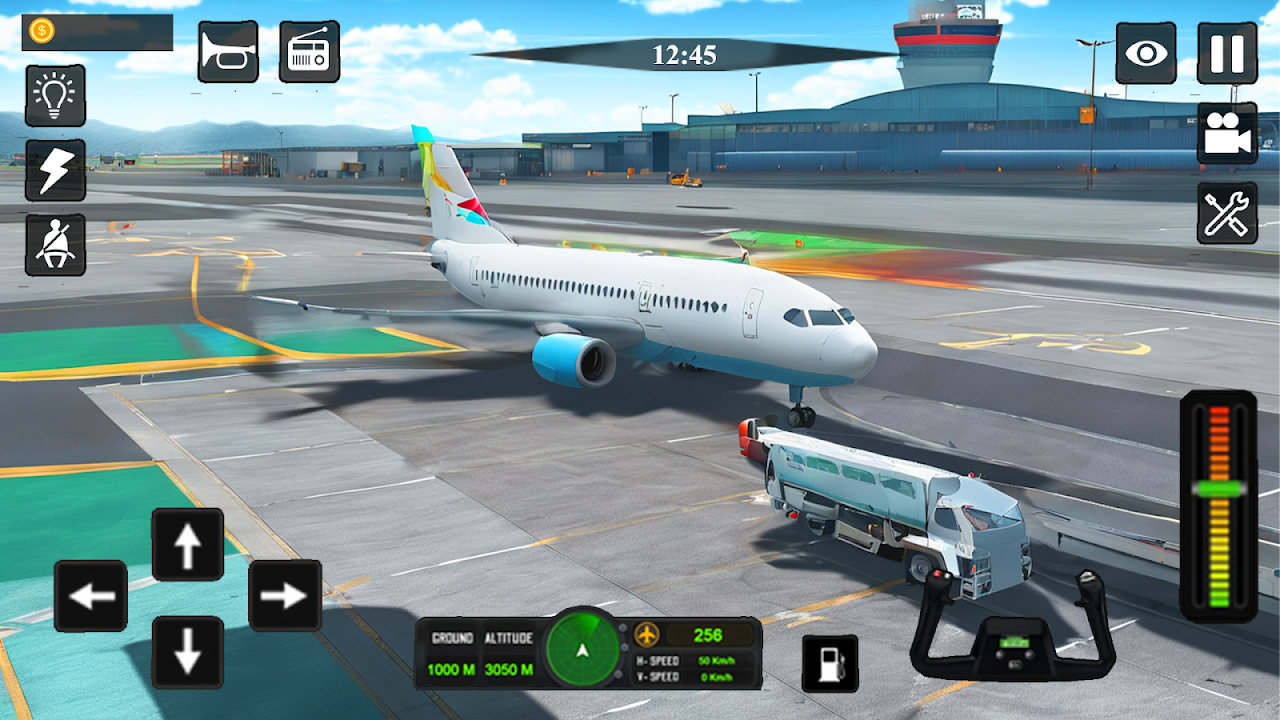Click the fuel pump button
The width and height of the screenshot is (1280, 720).
pyautogui.click(x=830, y=663)
